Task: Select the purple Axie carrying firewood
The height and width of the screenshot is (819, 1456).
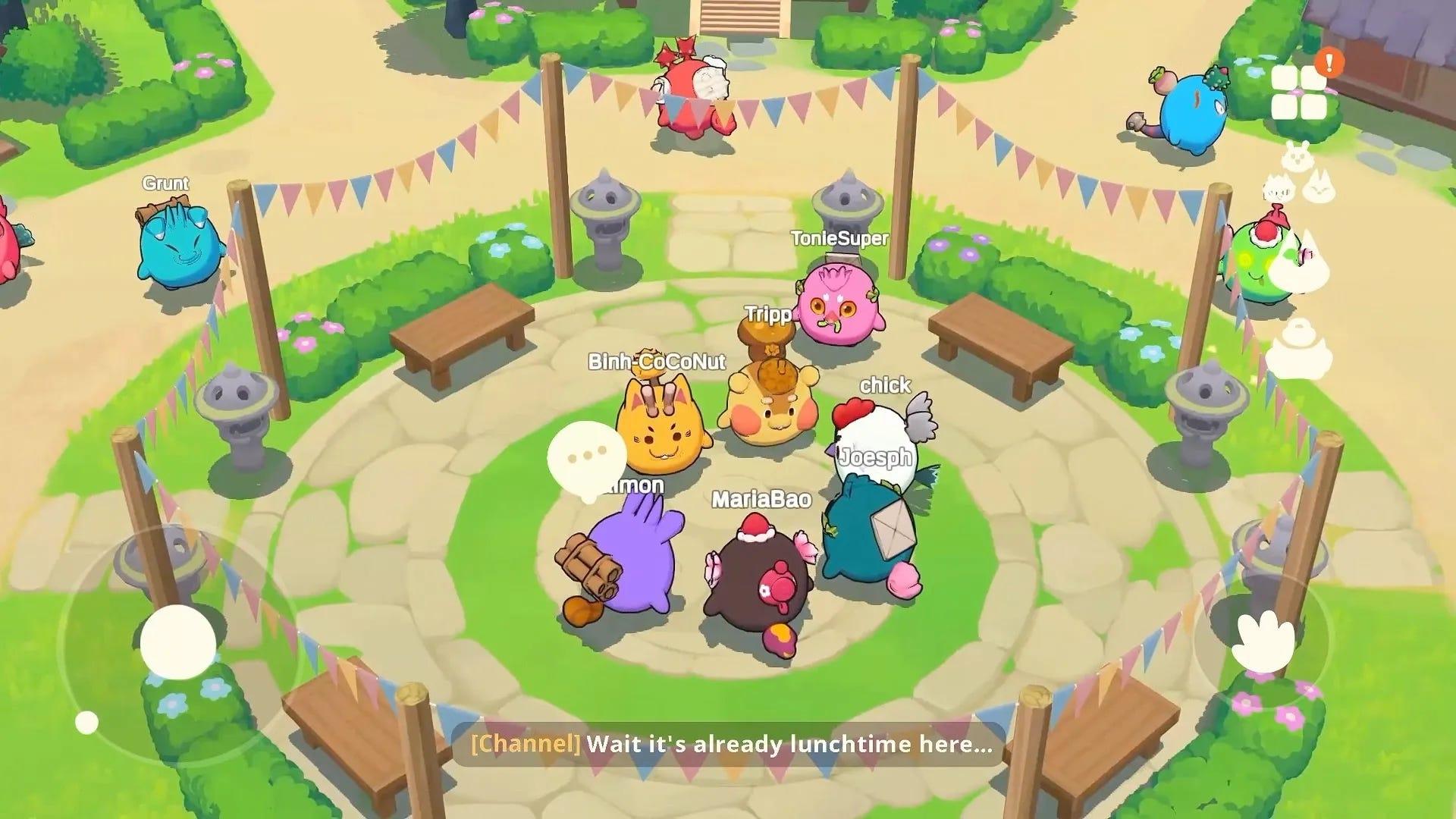Action: [x=637, y=561]
